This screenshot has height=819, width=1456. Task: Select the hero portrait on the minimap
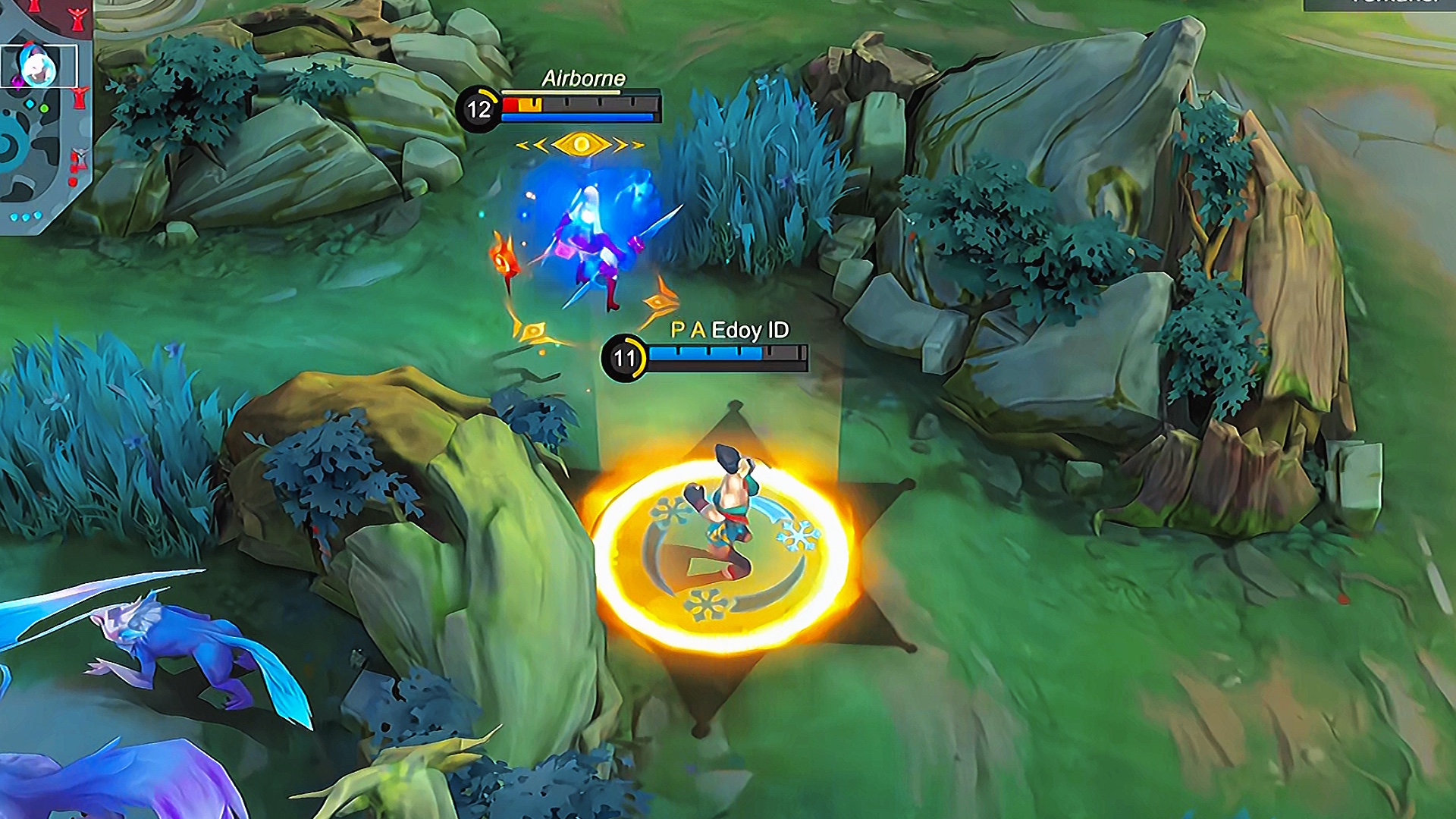37,67
